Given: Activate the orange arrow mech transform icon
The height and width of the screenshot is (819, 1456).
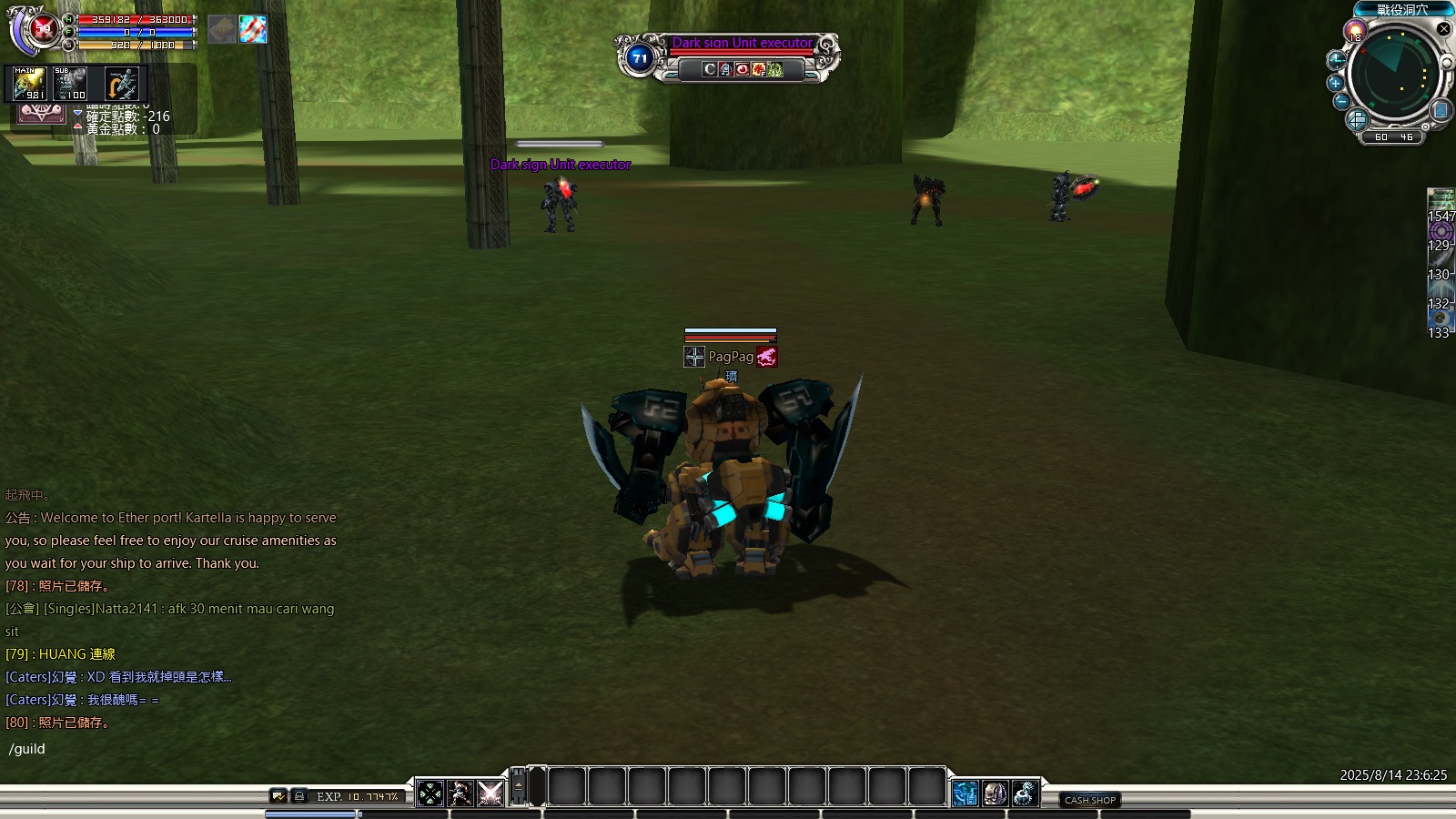Looking at the screenshot, I should pos(121,84).
